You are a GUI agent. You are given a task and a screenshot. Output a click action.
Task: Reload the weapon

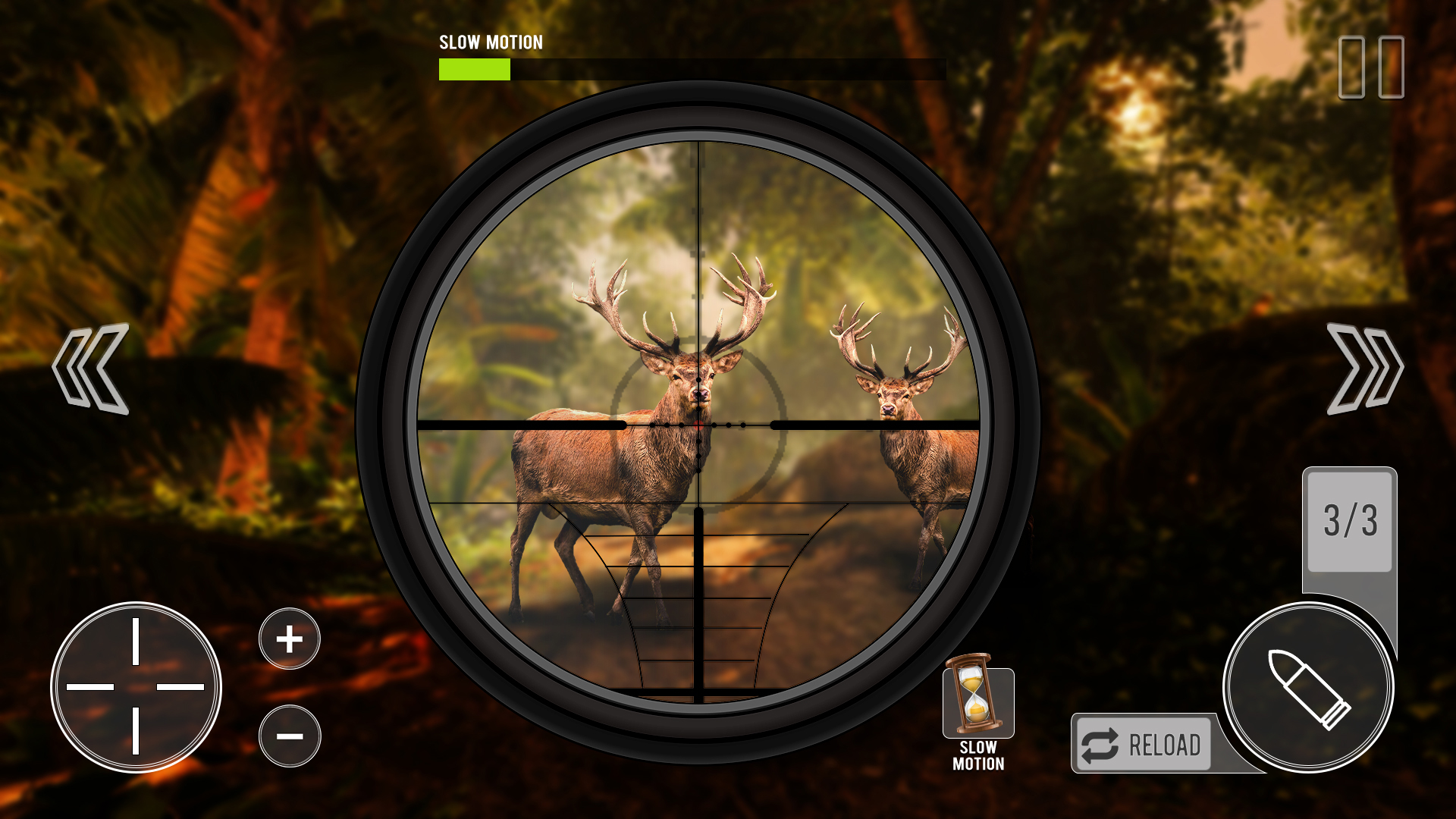click(1143, 744)
